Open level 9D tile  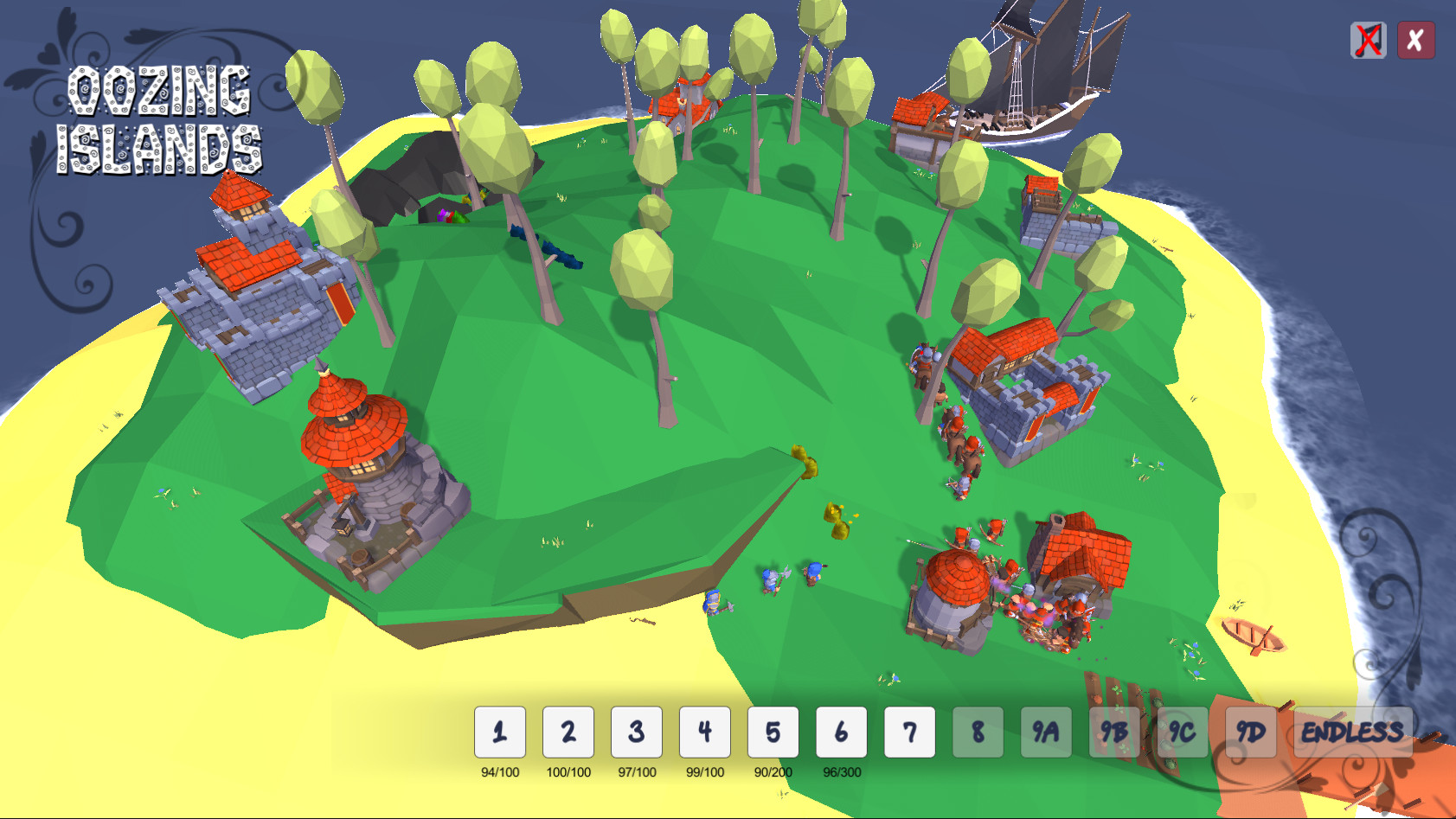tap(1249, 731)
